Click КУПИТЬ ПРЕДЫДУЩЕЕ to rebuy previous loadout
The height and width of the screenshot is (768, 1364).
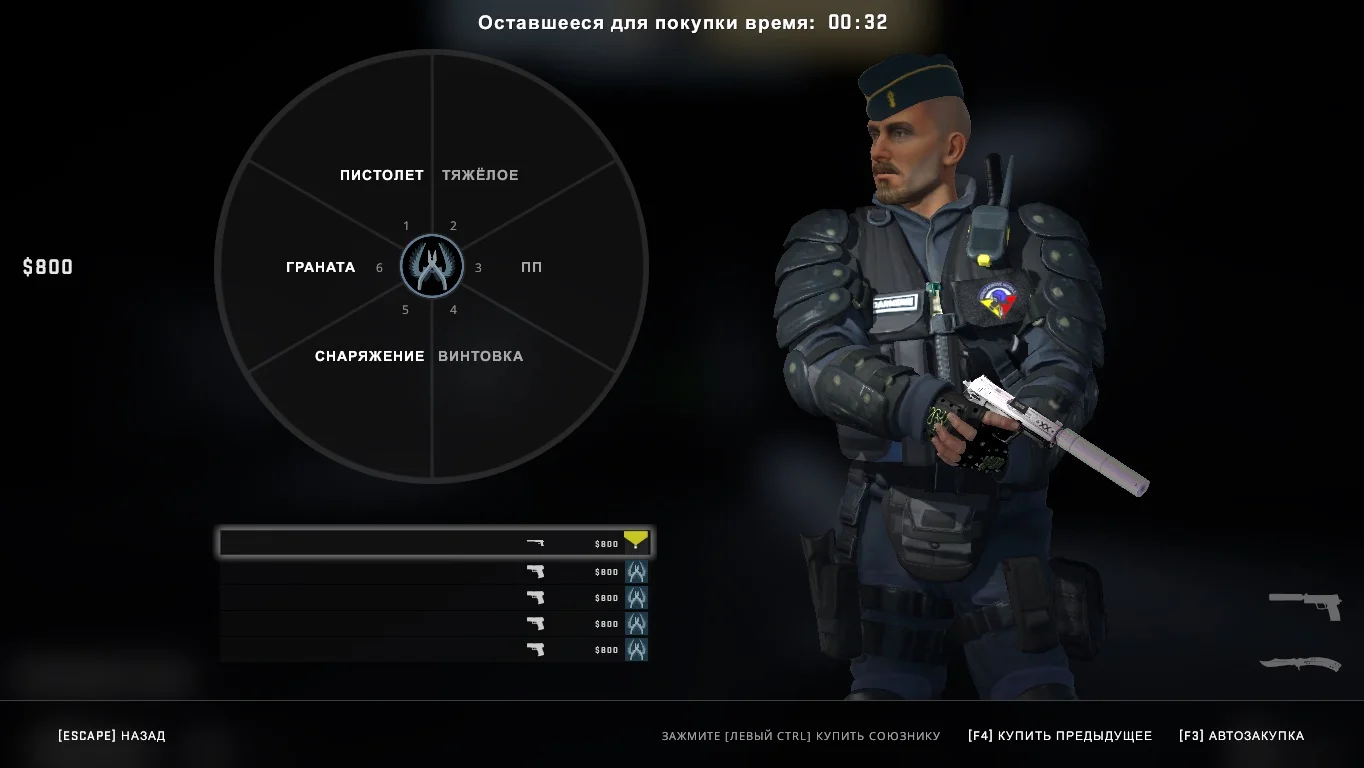(x=1059, y=736)
